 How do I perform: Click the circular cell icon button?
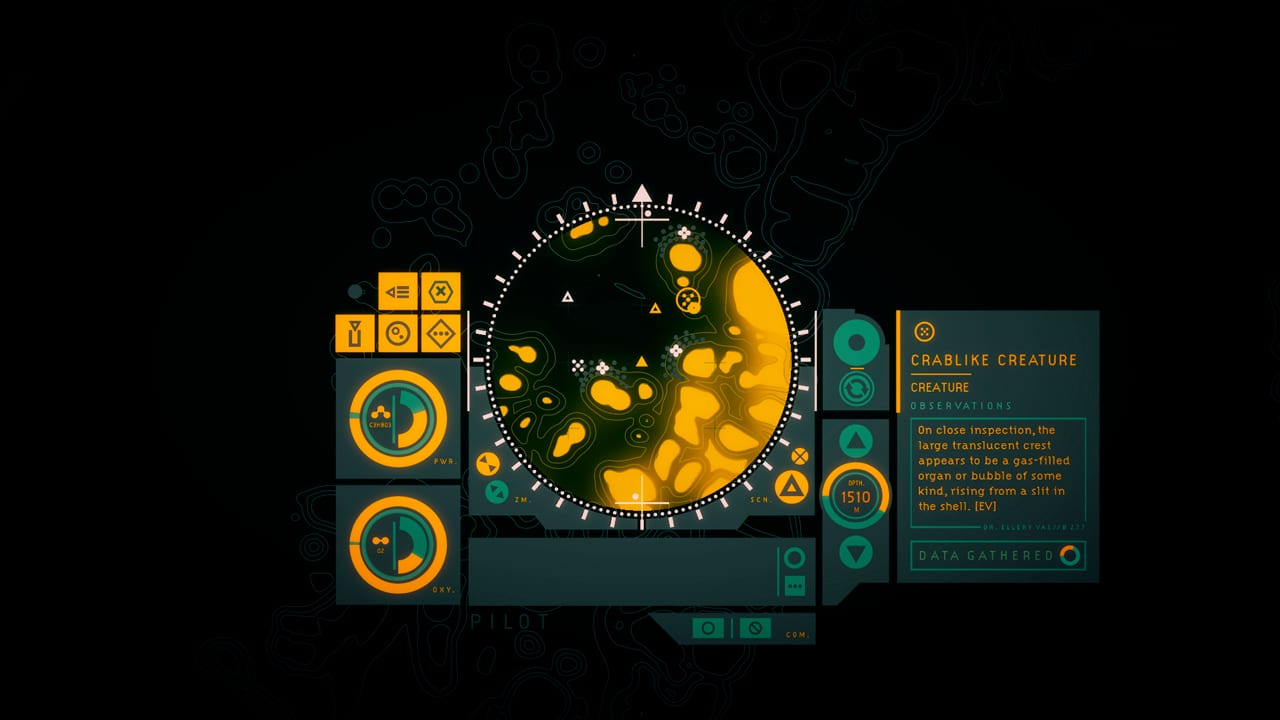pos(397,333)
